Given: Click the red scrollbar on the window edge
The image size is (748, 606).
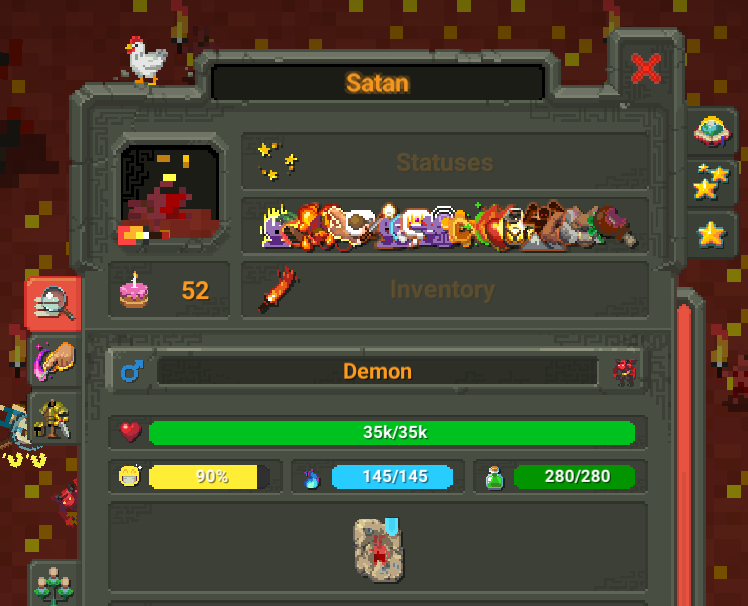Looking at the screenshot, I should [x=684, y=450].
